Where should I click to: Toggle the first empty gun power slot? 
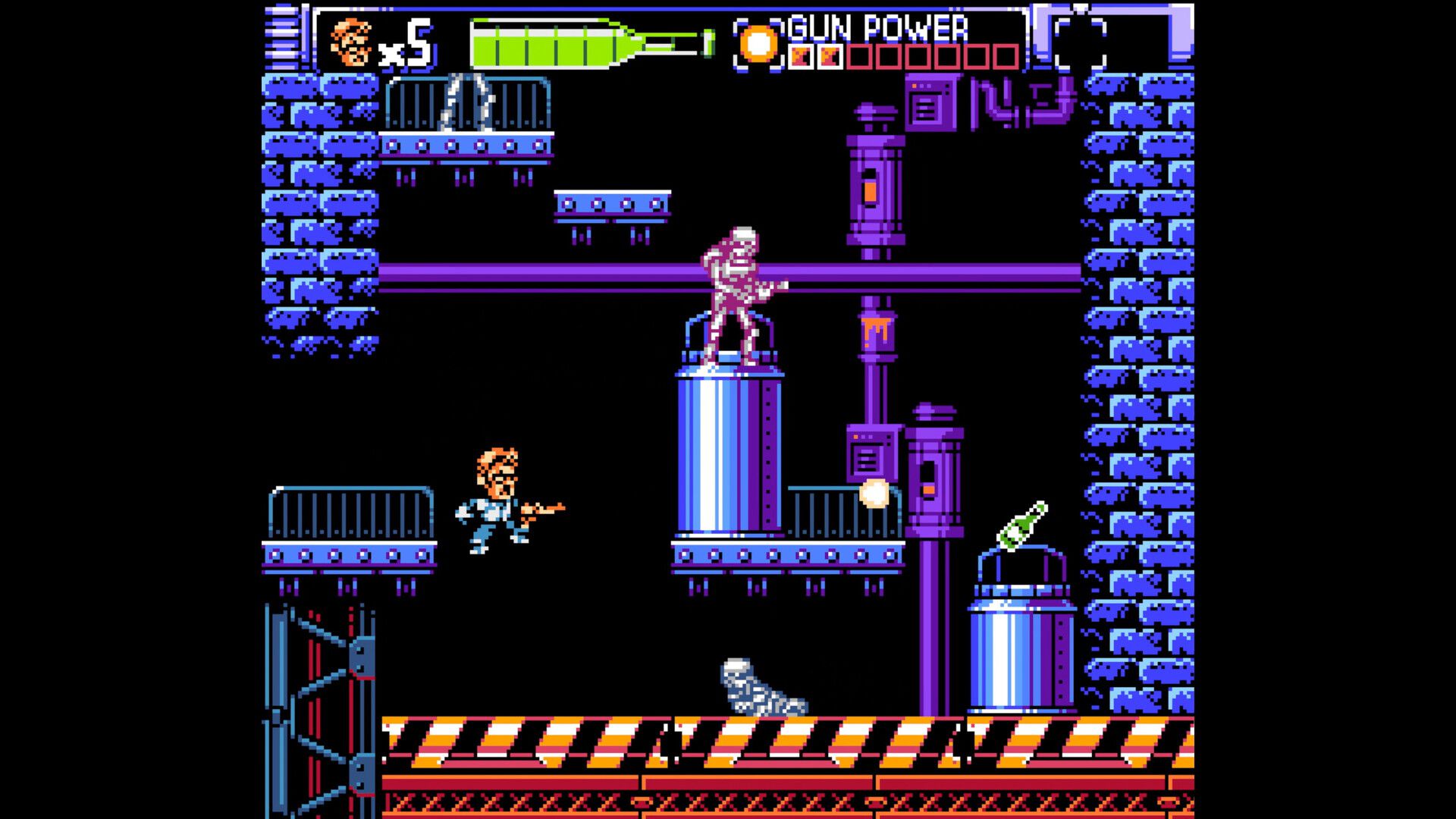(x=861, y=56)
